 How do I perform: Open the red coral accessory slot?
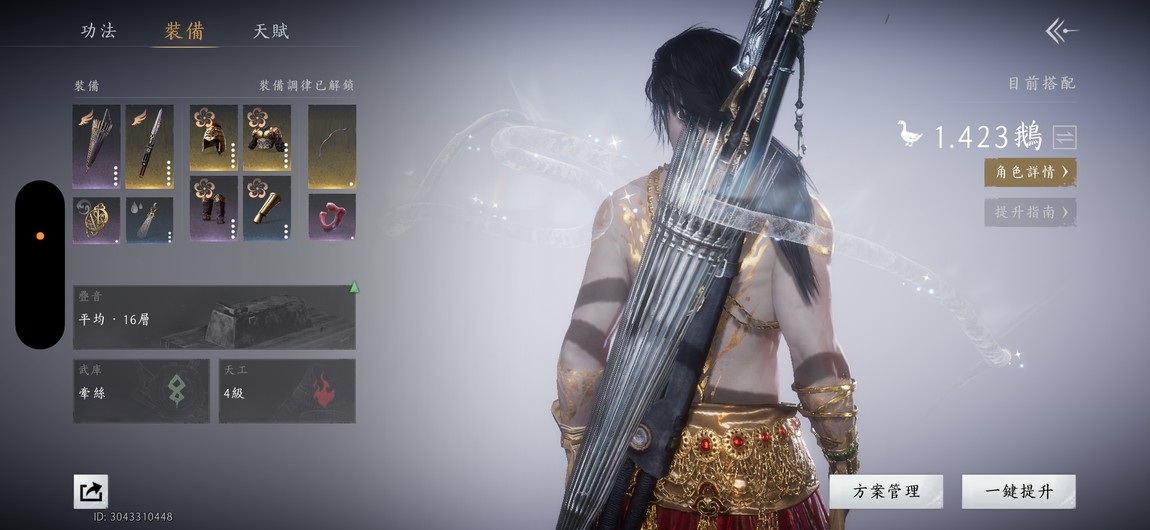coord(332,218)
